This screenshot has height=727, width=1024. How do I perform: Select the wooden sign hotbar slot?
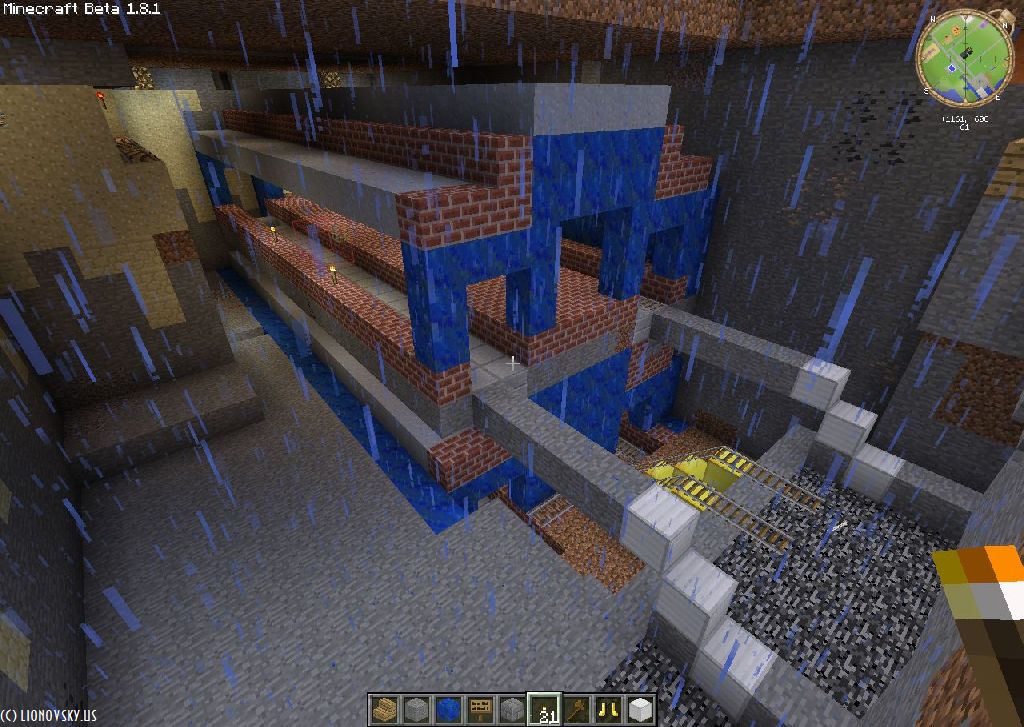[x=481, y=709]
